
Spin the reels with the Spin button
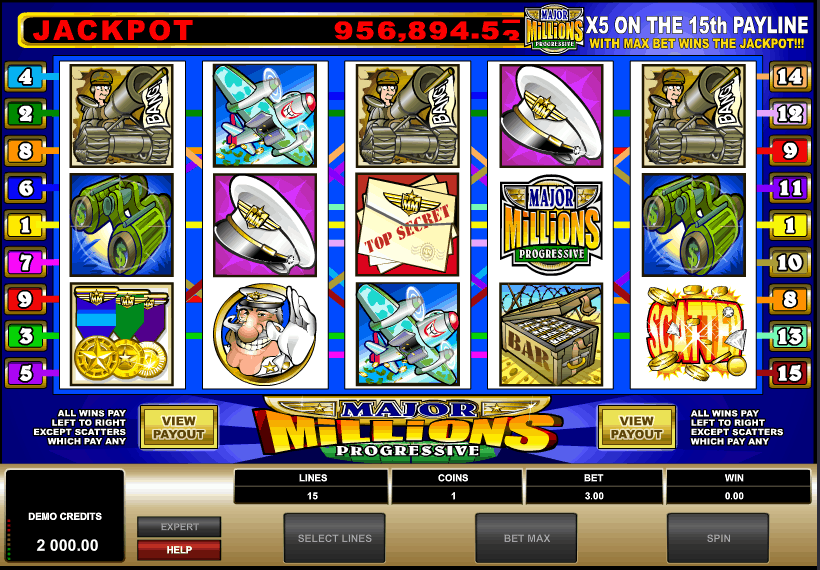click(717, 538)
